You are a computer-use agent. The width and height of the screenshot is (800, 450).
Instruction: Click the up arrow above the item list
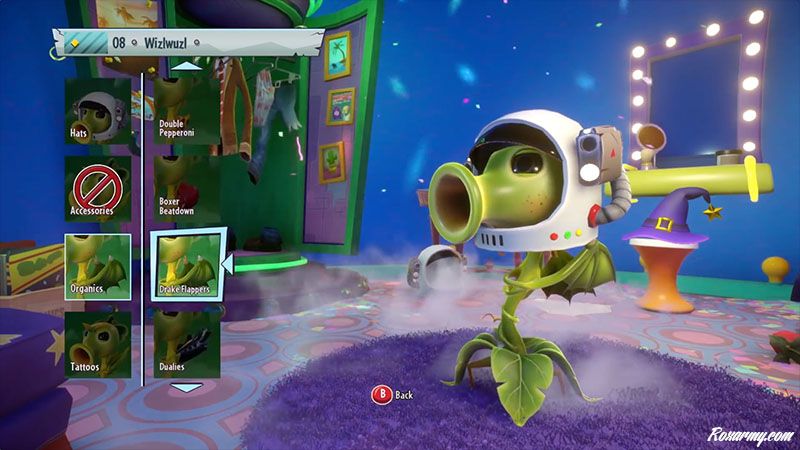point(187,66)
